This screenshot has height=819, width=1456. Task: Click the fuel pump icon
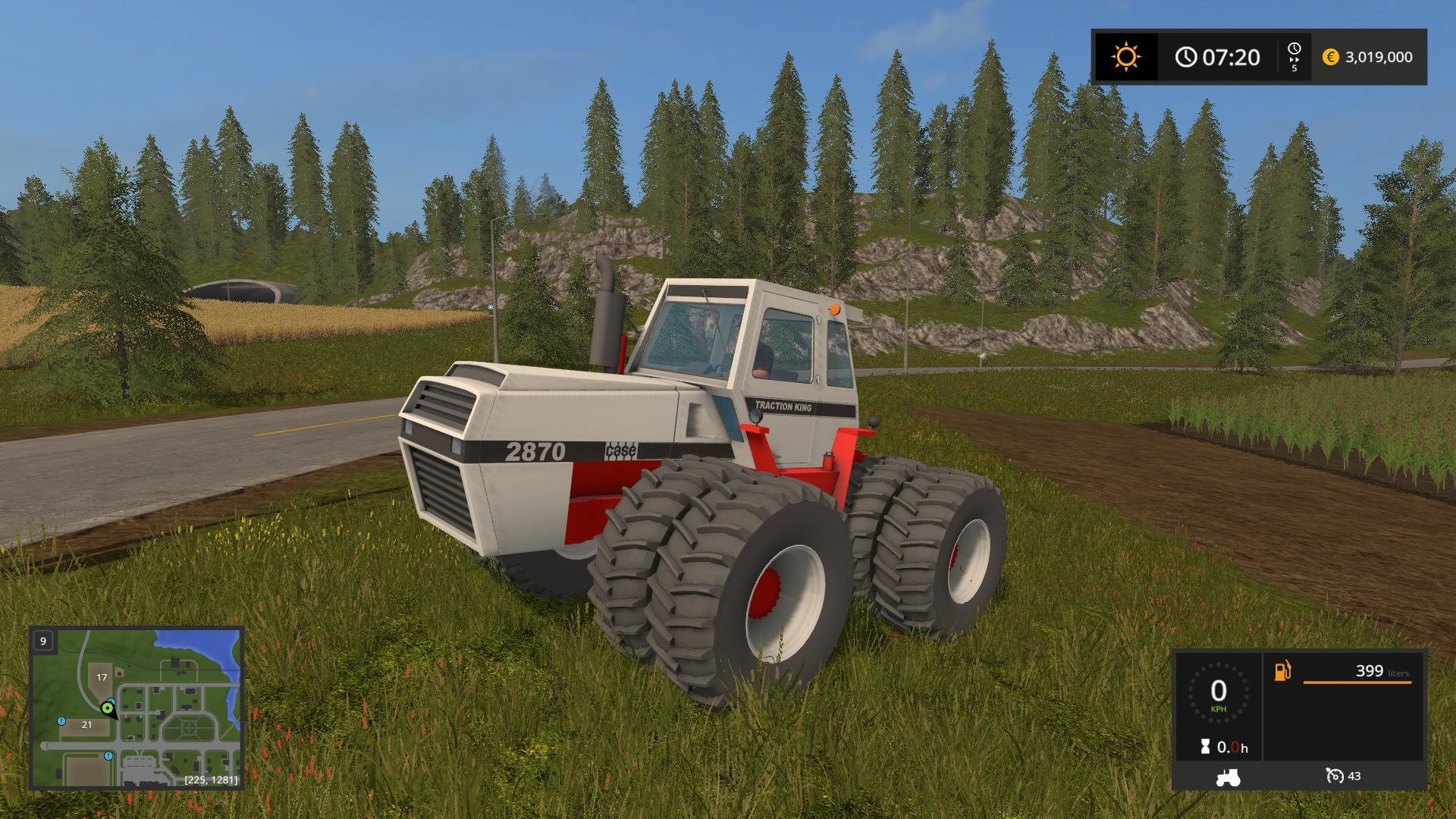tap(1282, 671)
